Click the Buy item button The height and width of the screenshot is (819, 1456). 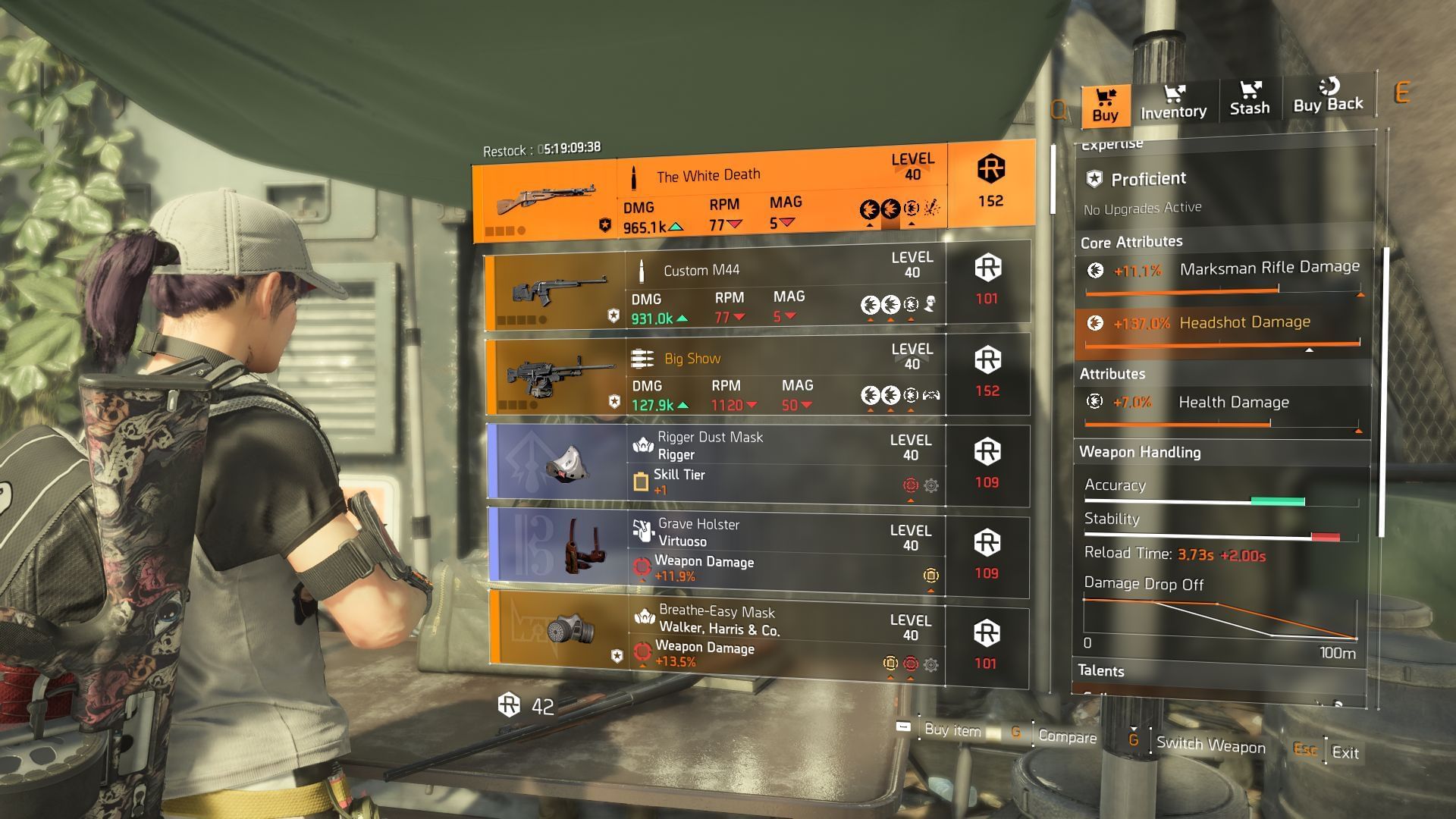point(952,730)
